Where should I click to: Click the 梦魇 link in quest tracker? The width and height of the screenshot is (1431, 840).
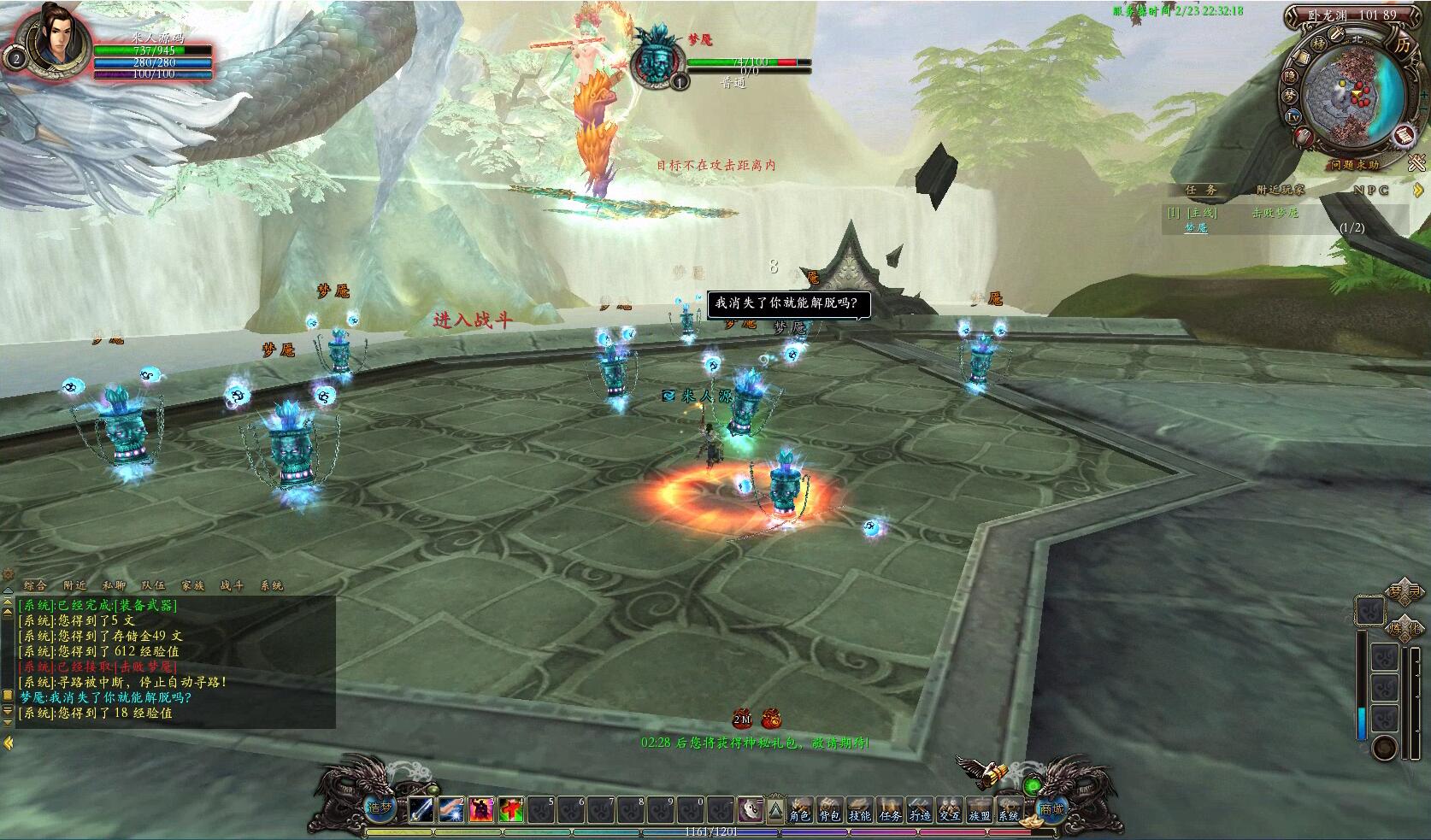(1196, 228)
